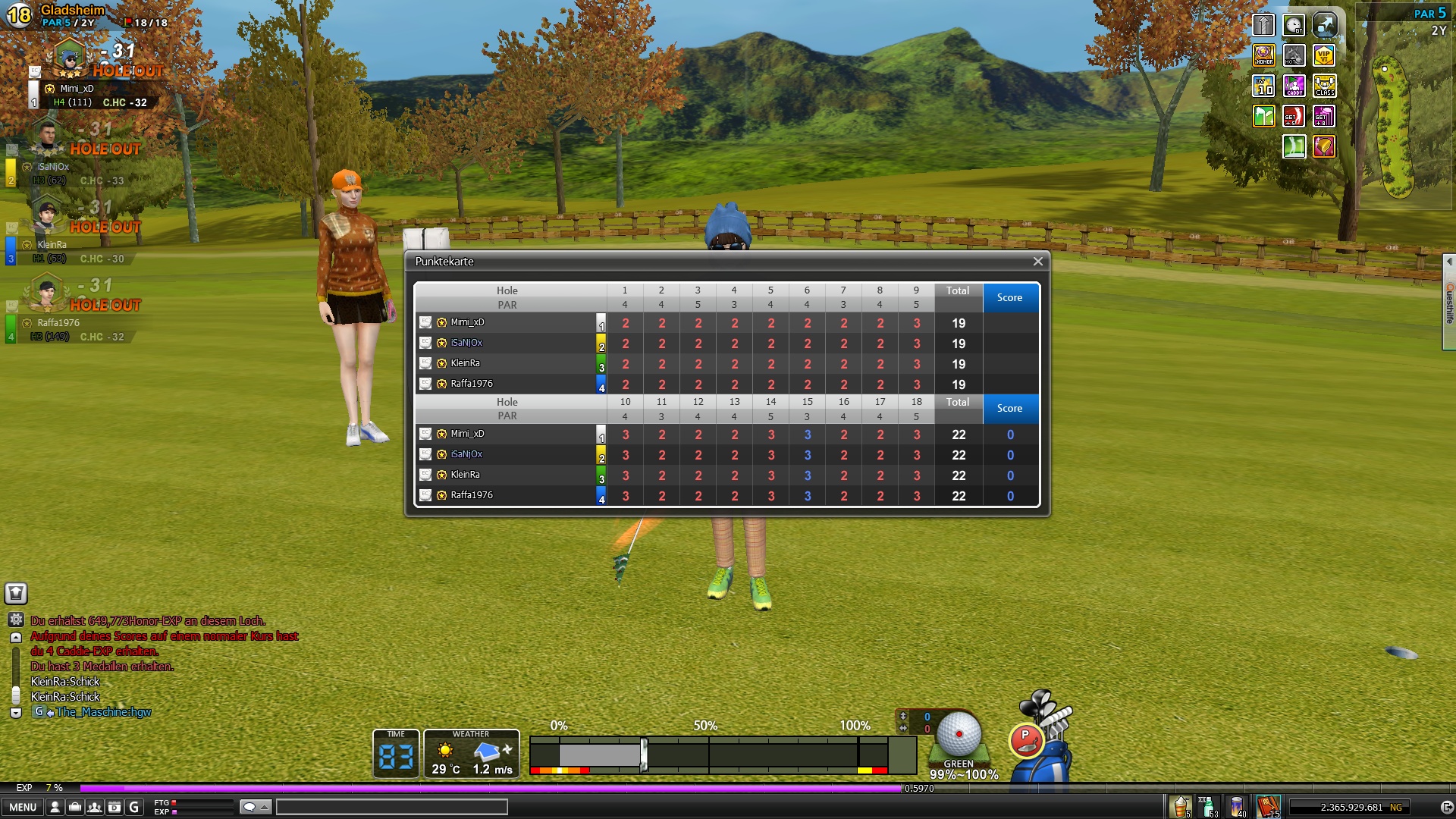The width and height of the screenshot is (1456, 819).
Task: Open the MENU button
Action: (x=23, y=807)
